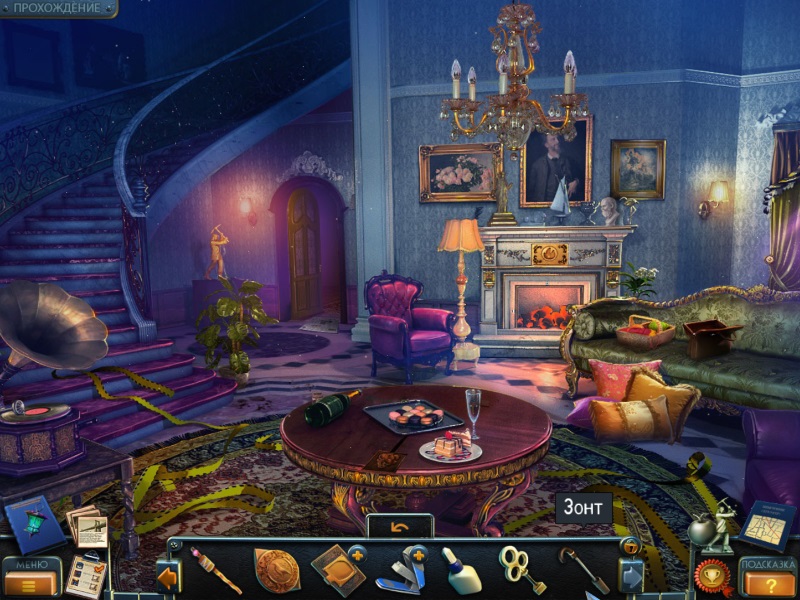View the collected photo cards
800x600 pixels.
(x=87, y=524)
